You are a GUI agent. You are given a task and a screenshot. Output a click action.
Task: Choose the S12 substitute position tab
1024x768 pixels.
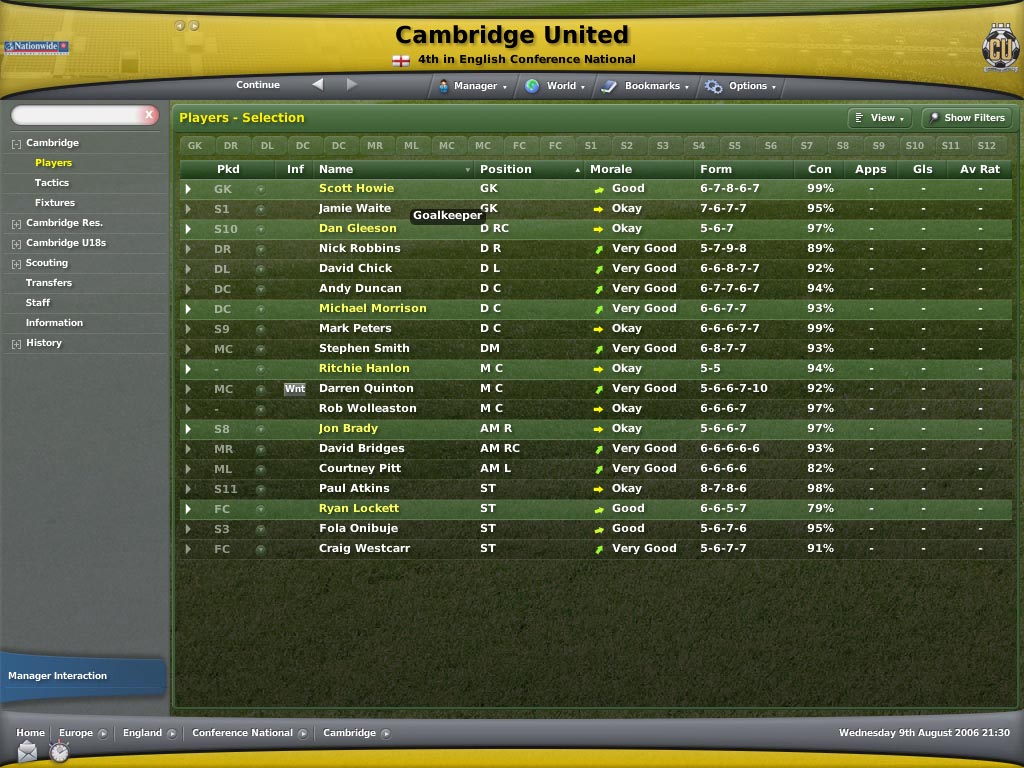click(986, 146)
